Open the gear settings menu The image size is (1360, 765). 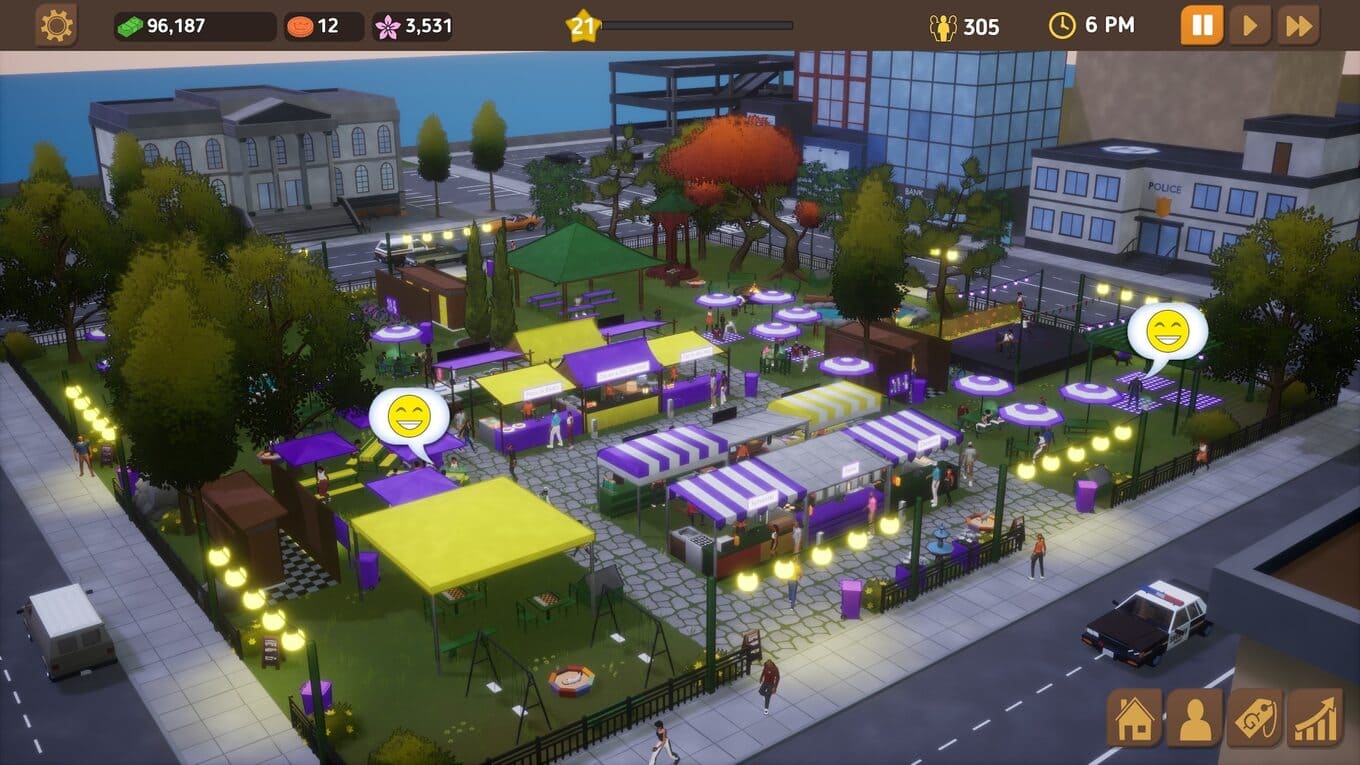click(56, 25)
